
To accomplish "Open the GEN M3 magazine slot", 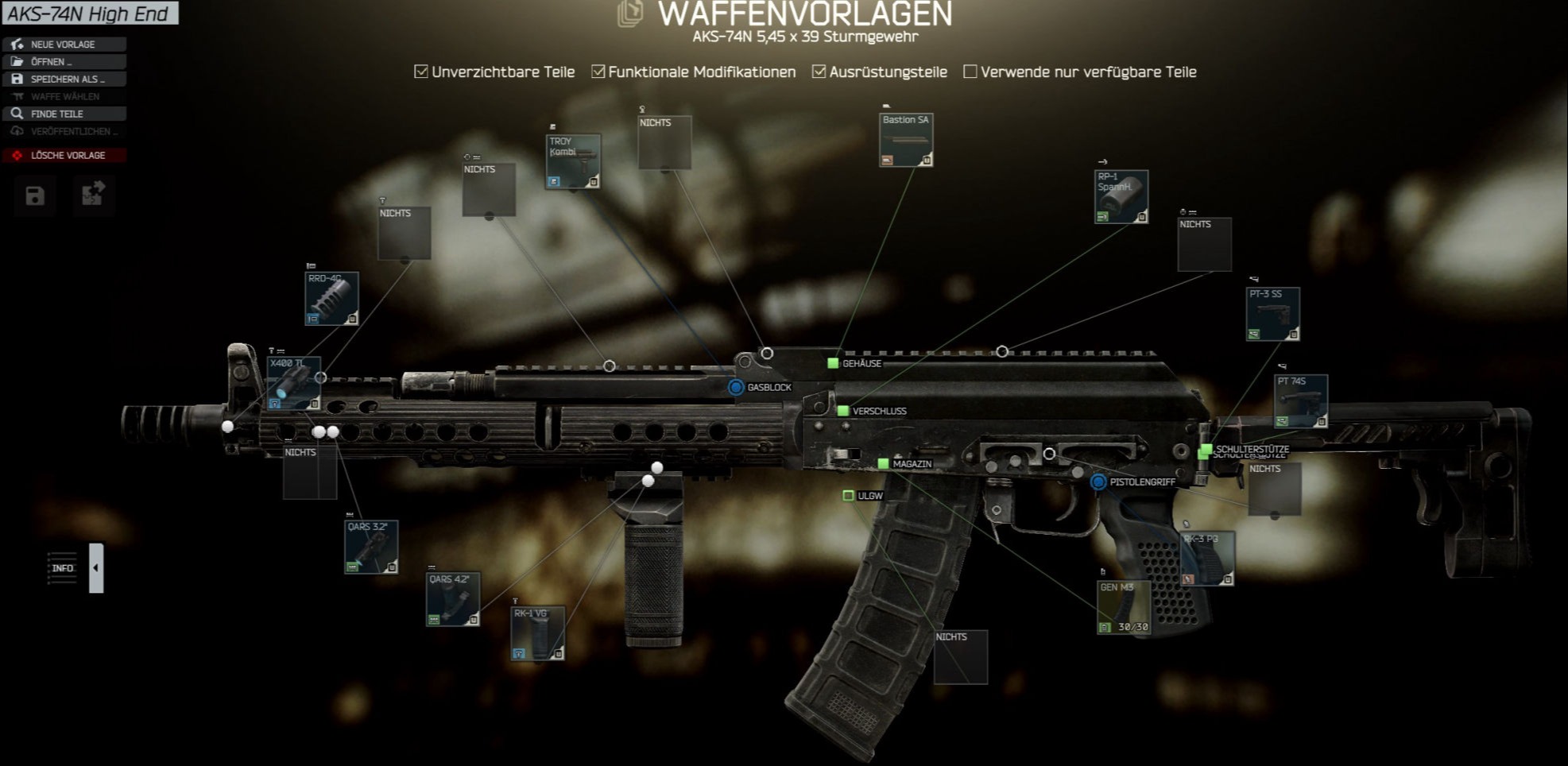I will click(1124, 608).
